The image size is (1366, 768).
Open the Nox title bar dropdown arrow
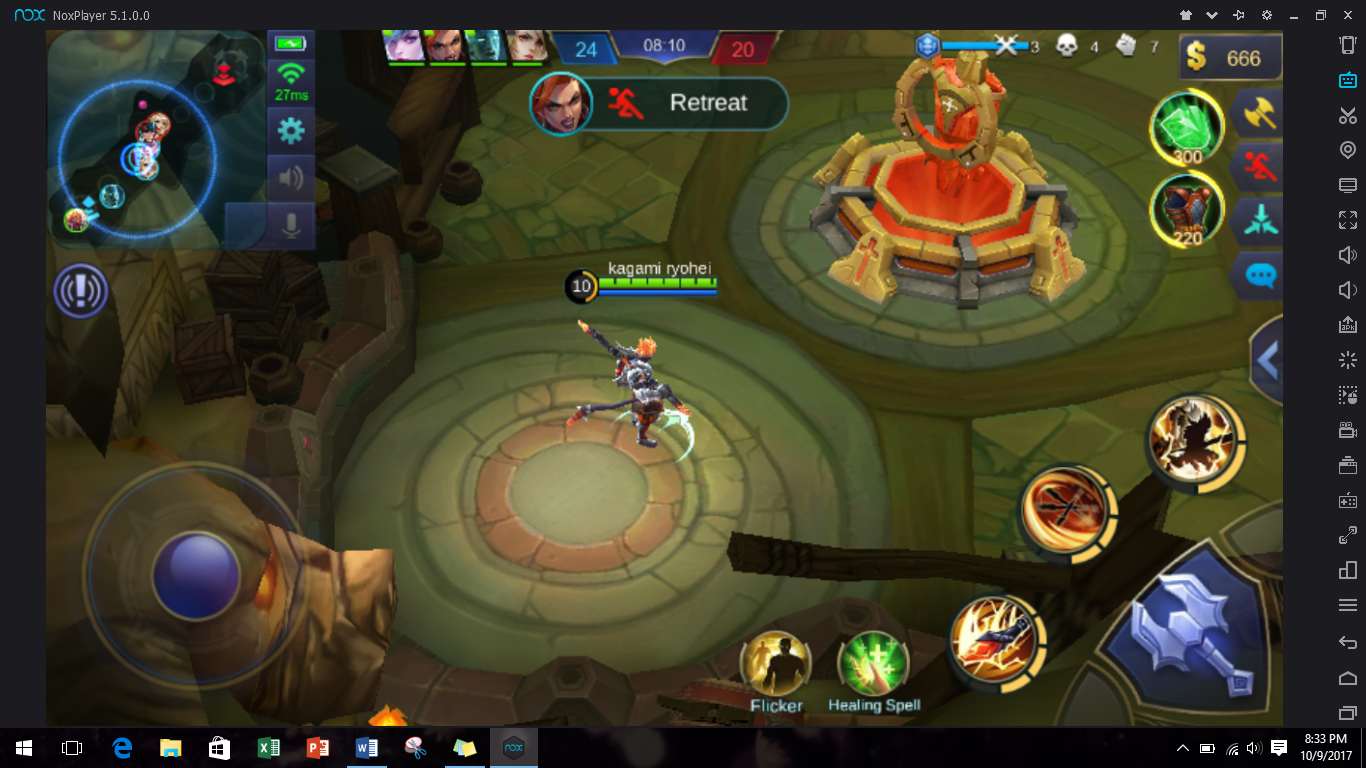point(1212,15)
